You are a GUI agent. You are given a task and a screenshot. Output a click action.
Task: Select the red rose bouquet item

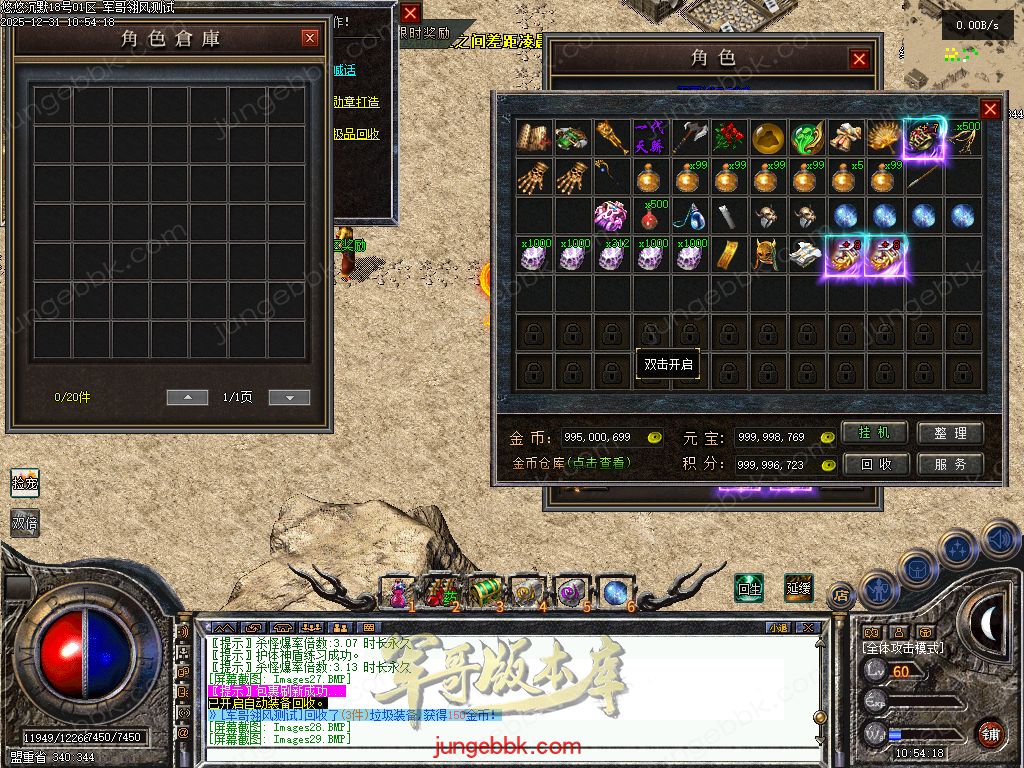pyautogui.click(x=728, y=138)
